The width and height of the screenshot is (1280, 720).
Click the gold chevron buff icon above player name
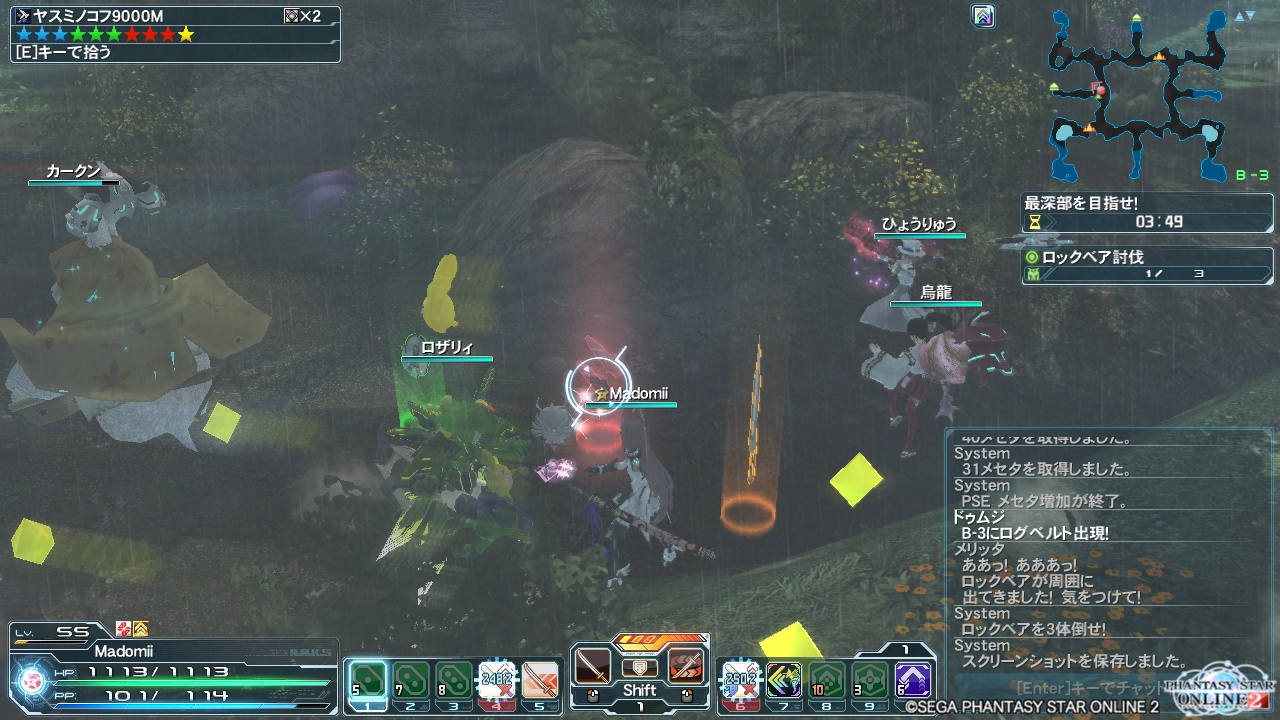coord(141,629)
